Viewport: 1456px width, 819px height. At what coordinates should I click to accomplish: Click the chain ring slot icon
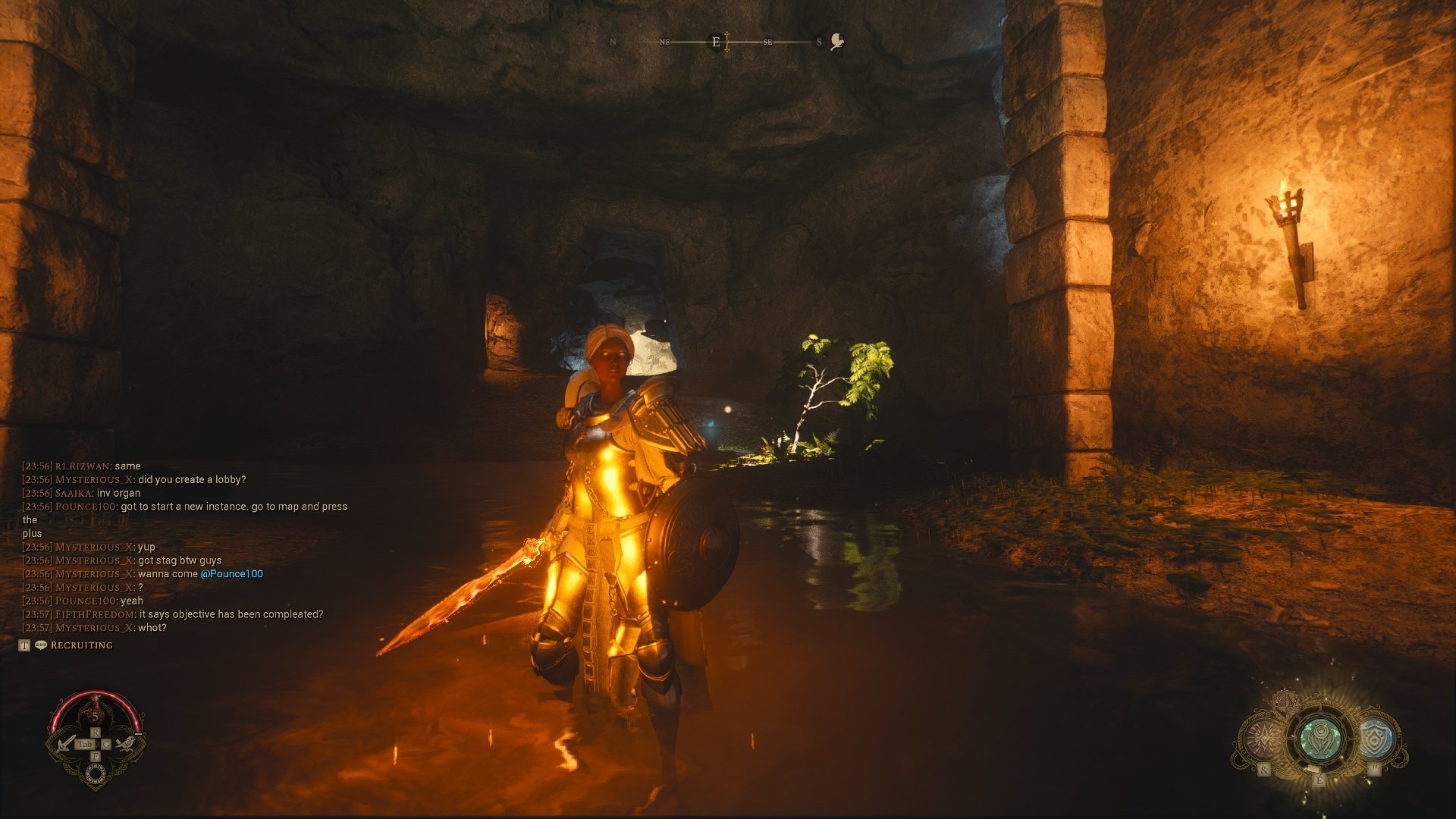coord(96,773)
